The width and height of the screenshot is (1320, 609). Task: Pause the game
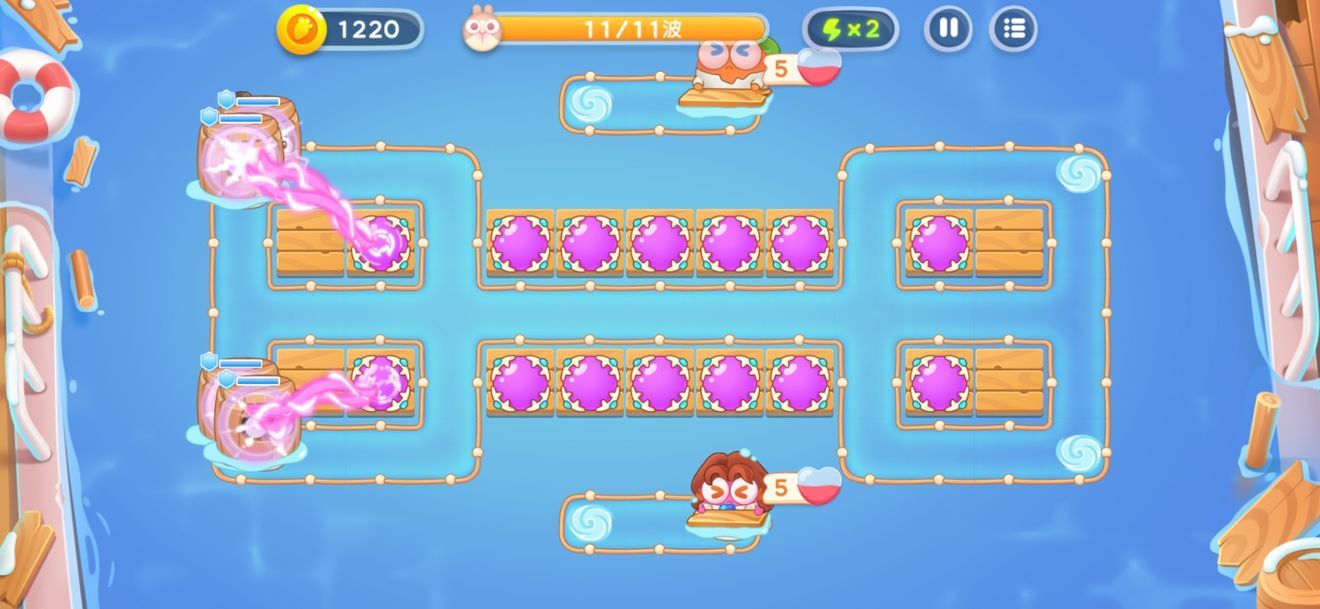pyautogui.click(x=948, y=29)
